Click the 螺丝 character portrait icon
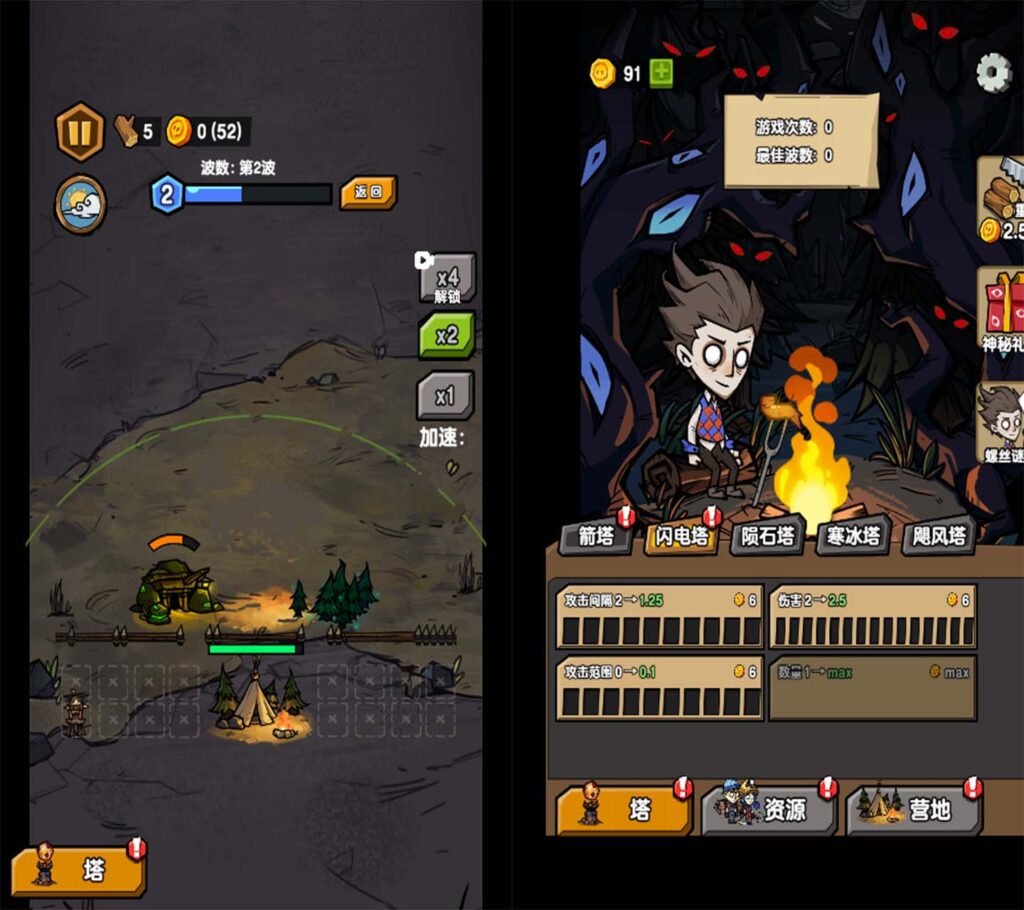The width and height of the screenshot is (1024, 910). [x=1000, y=420]
